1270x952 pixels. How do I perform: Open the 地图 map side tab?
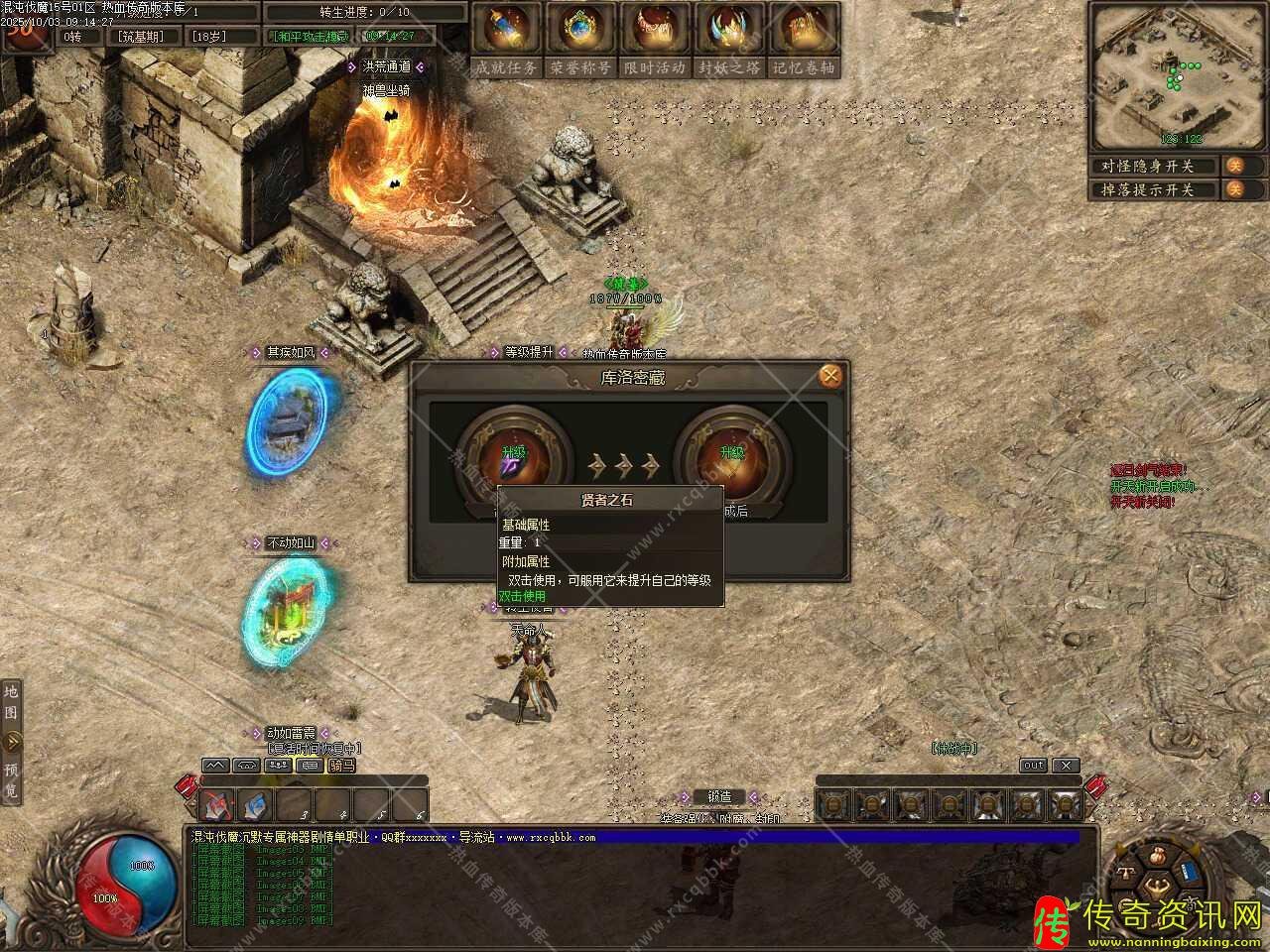(x=11, y=702)
